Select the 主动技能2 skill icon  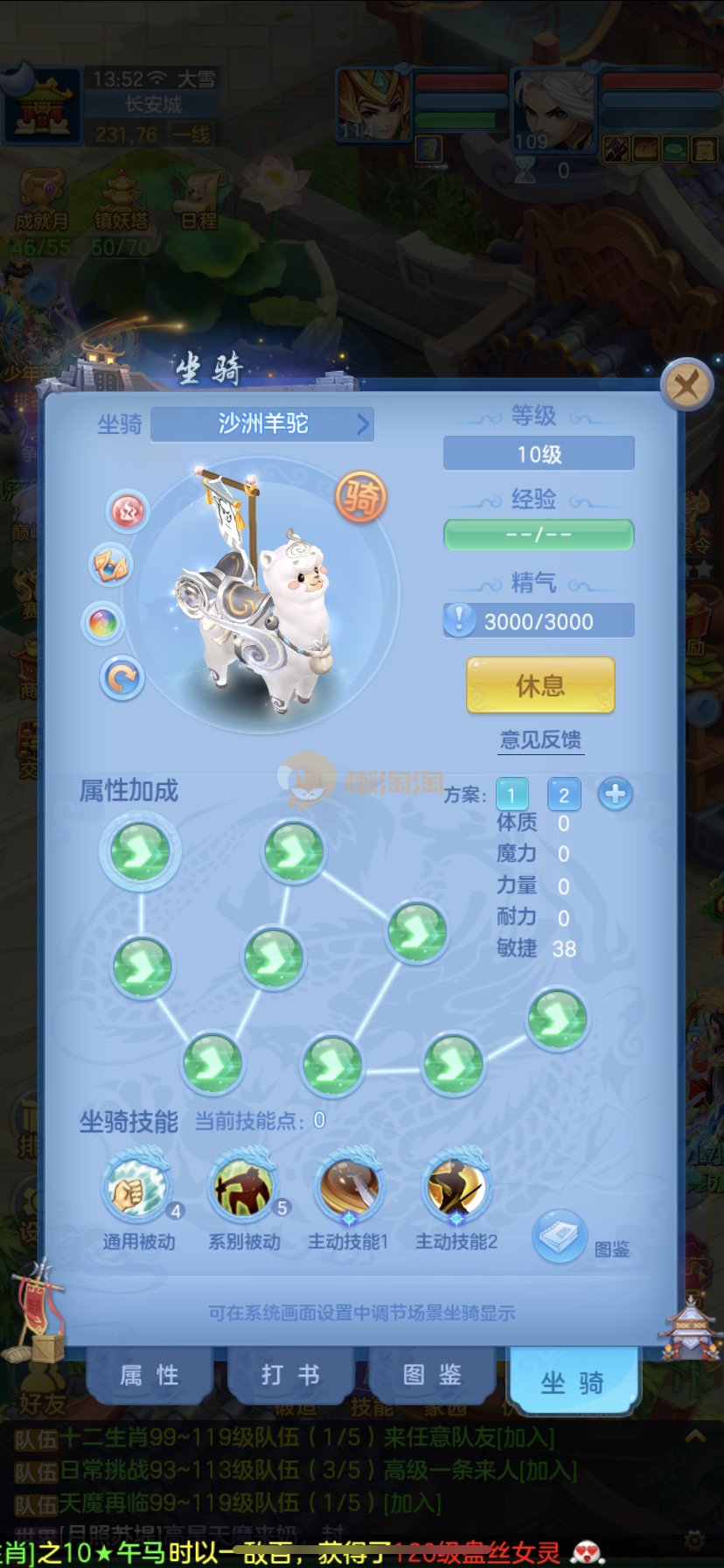click(456, 1188)
